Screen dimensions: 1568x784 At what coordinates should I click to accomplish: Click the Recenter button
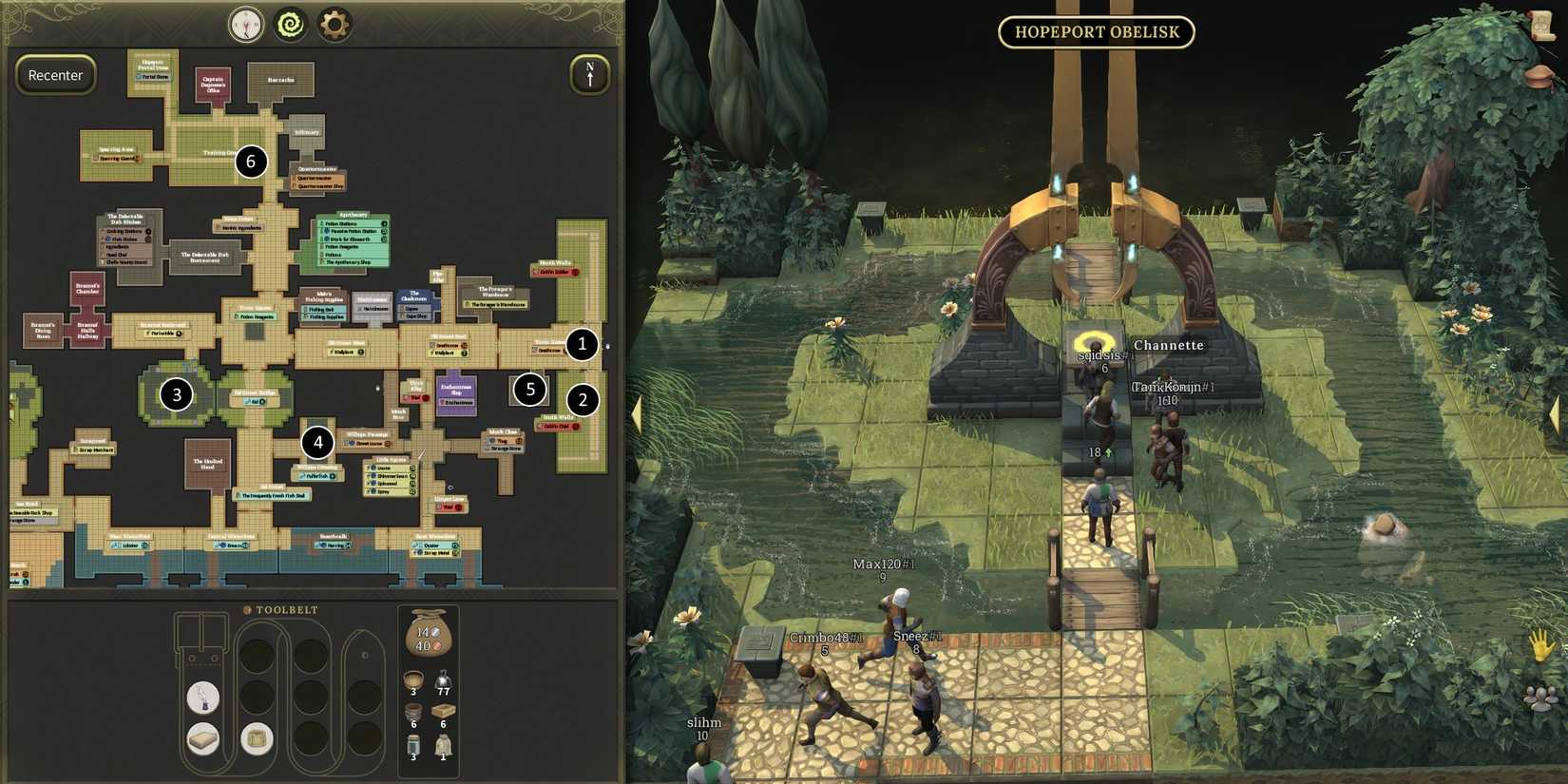point(55,75)
